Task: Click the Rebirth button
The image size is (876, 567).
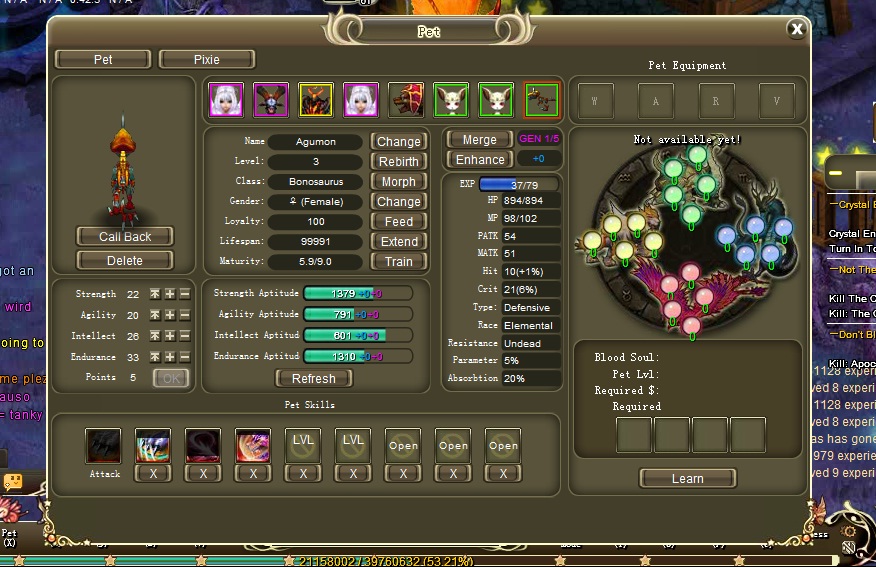Action: (398, 162)
